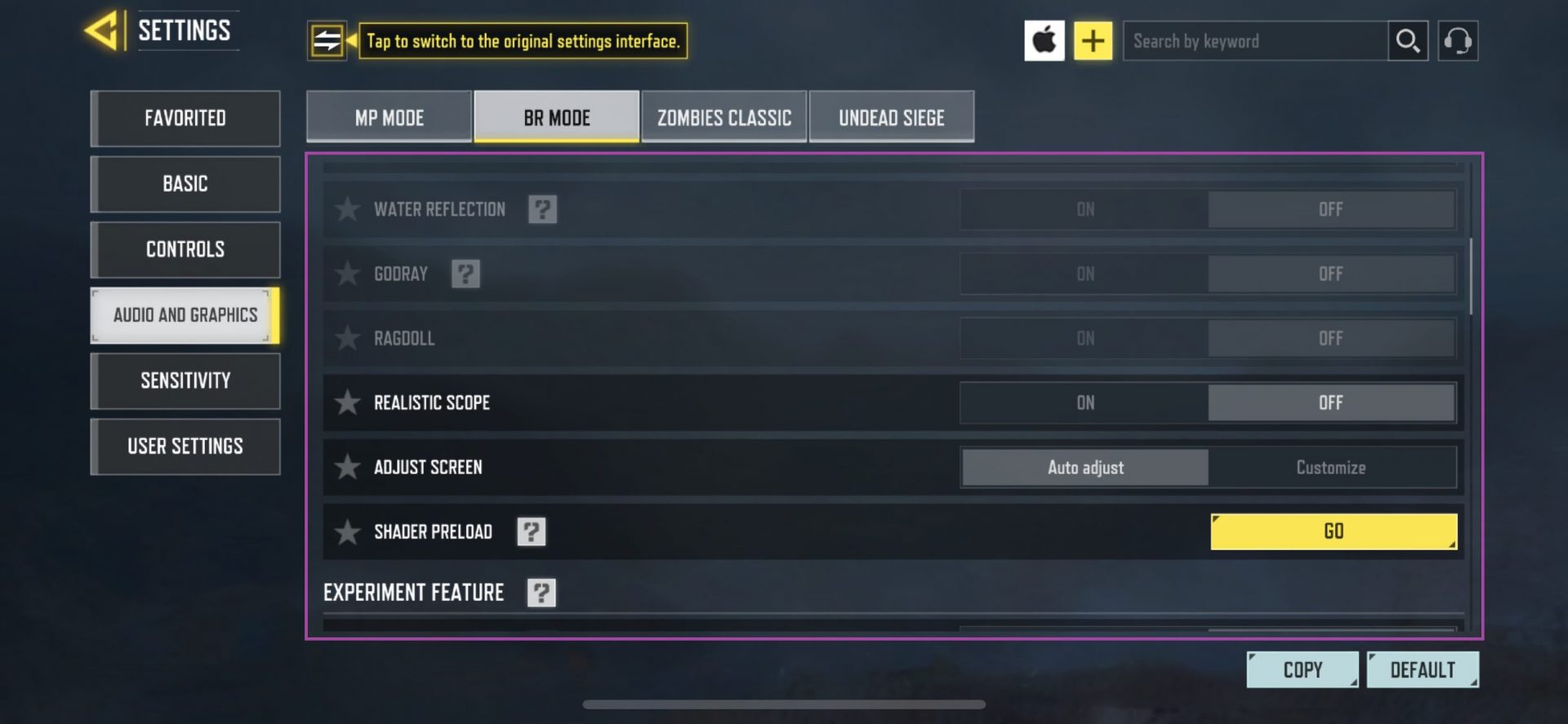Enable Realistic Scope by selecting ON

point(1085,402)
